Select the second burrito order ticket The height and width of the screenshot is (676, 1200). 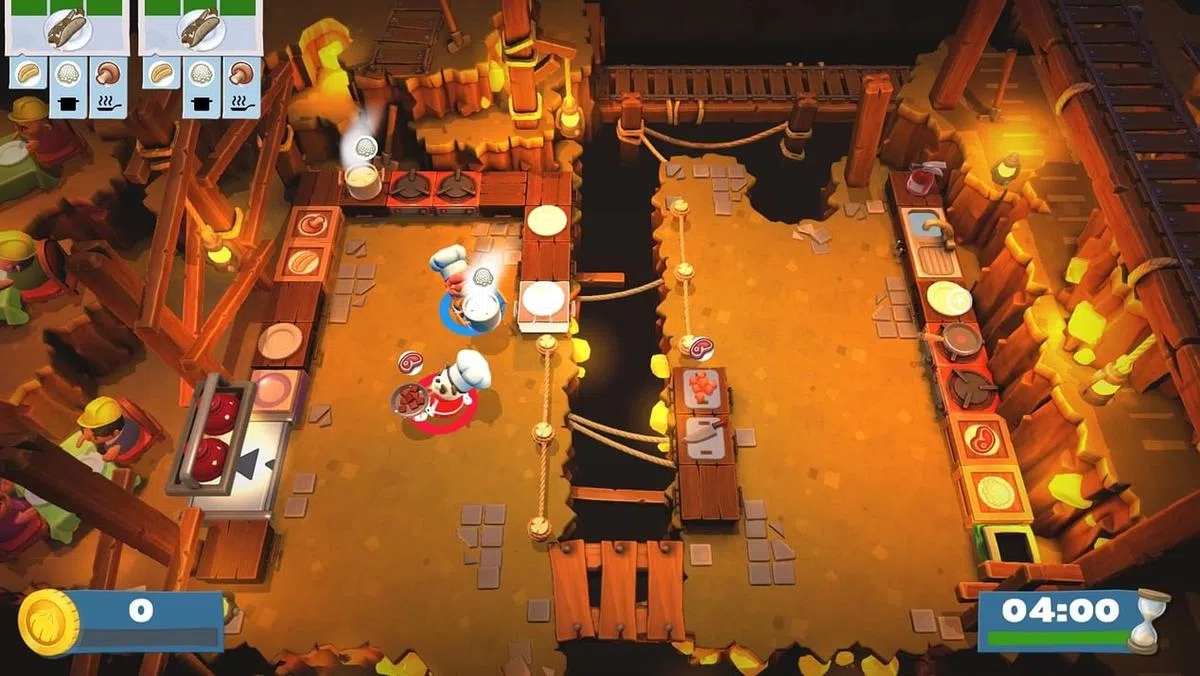coord(198,30)
